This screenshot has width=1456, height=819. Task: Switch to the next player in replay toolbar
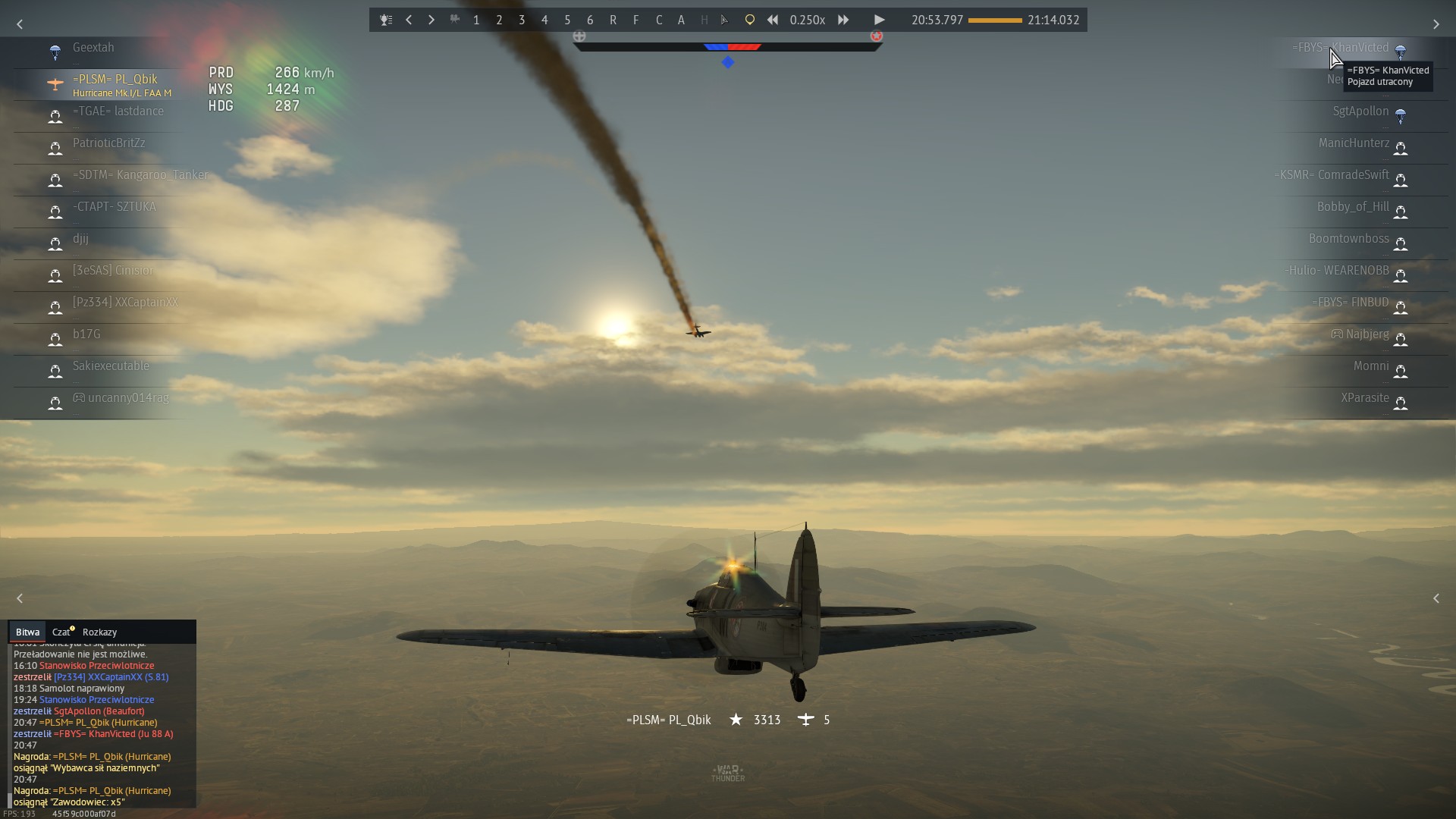click(431, 20)
